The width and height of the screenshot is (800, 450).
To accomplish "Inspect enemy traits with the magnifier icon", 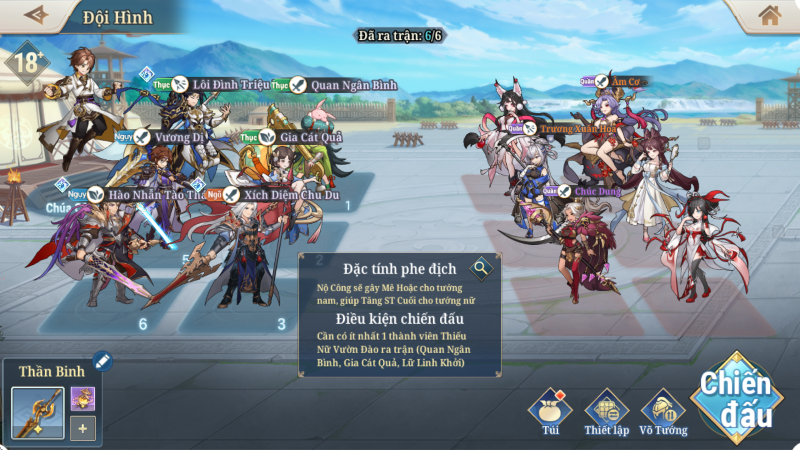I will click(x=482, y=267).
